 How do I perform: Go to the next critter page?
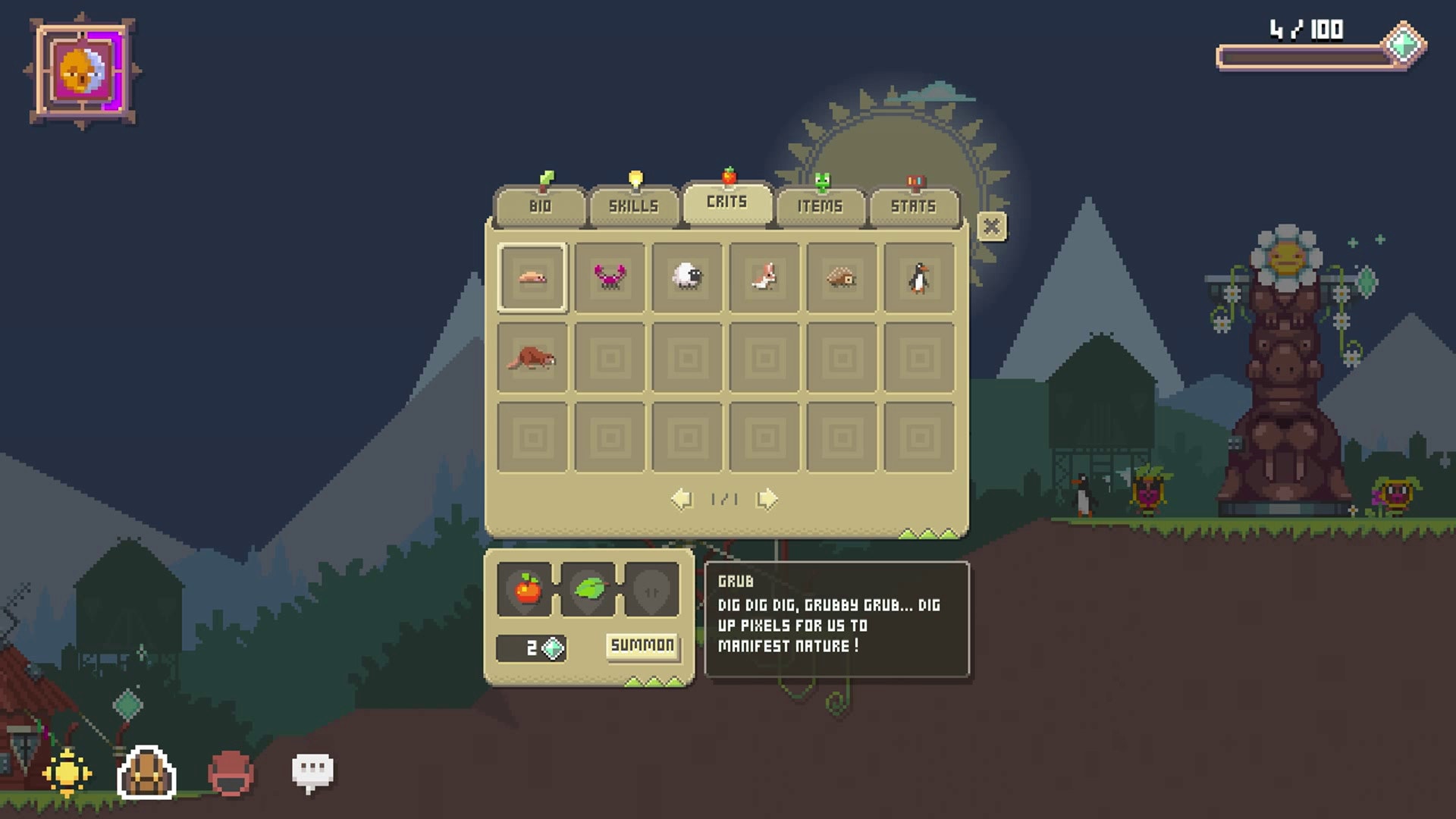(767, 499)
